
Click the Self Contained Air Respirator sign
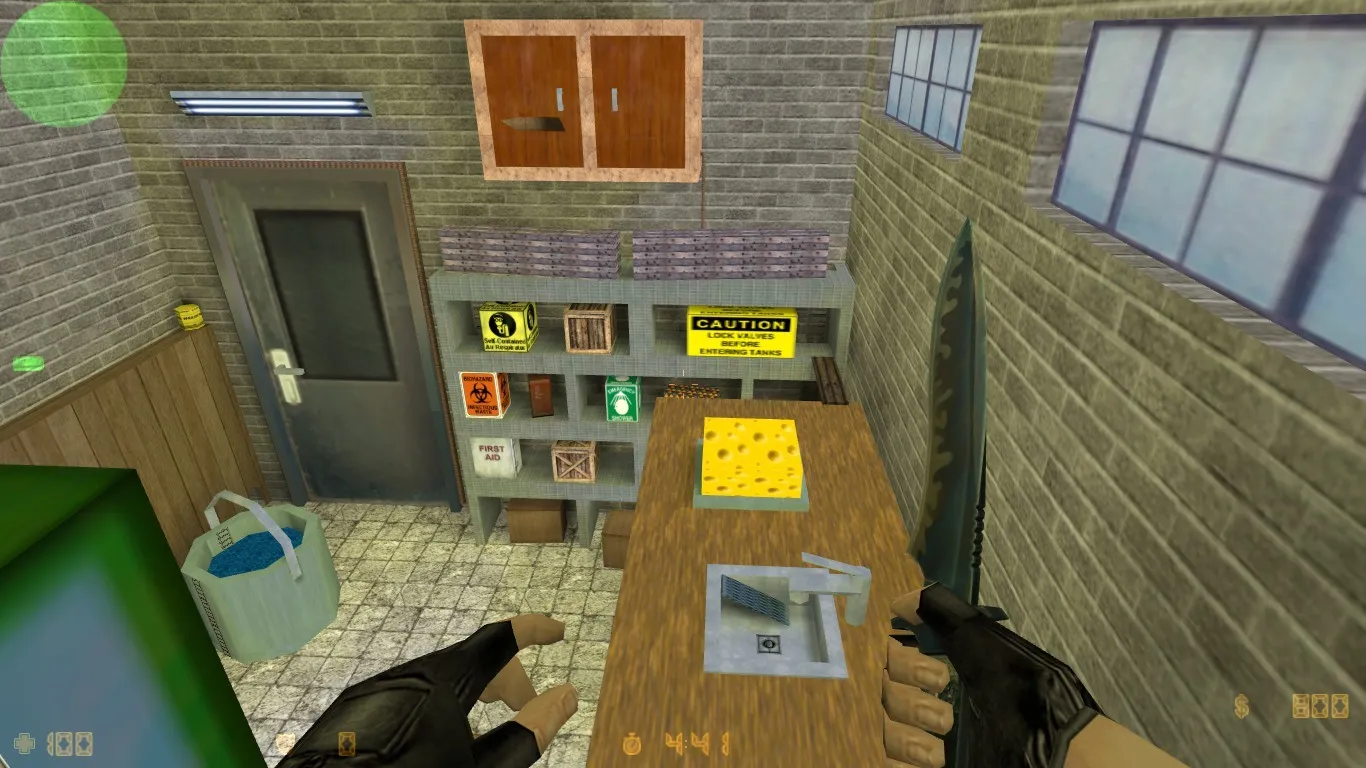click(504, 328)
